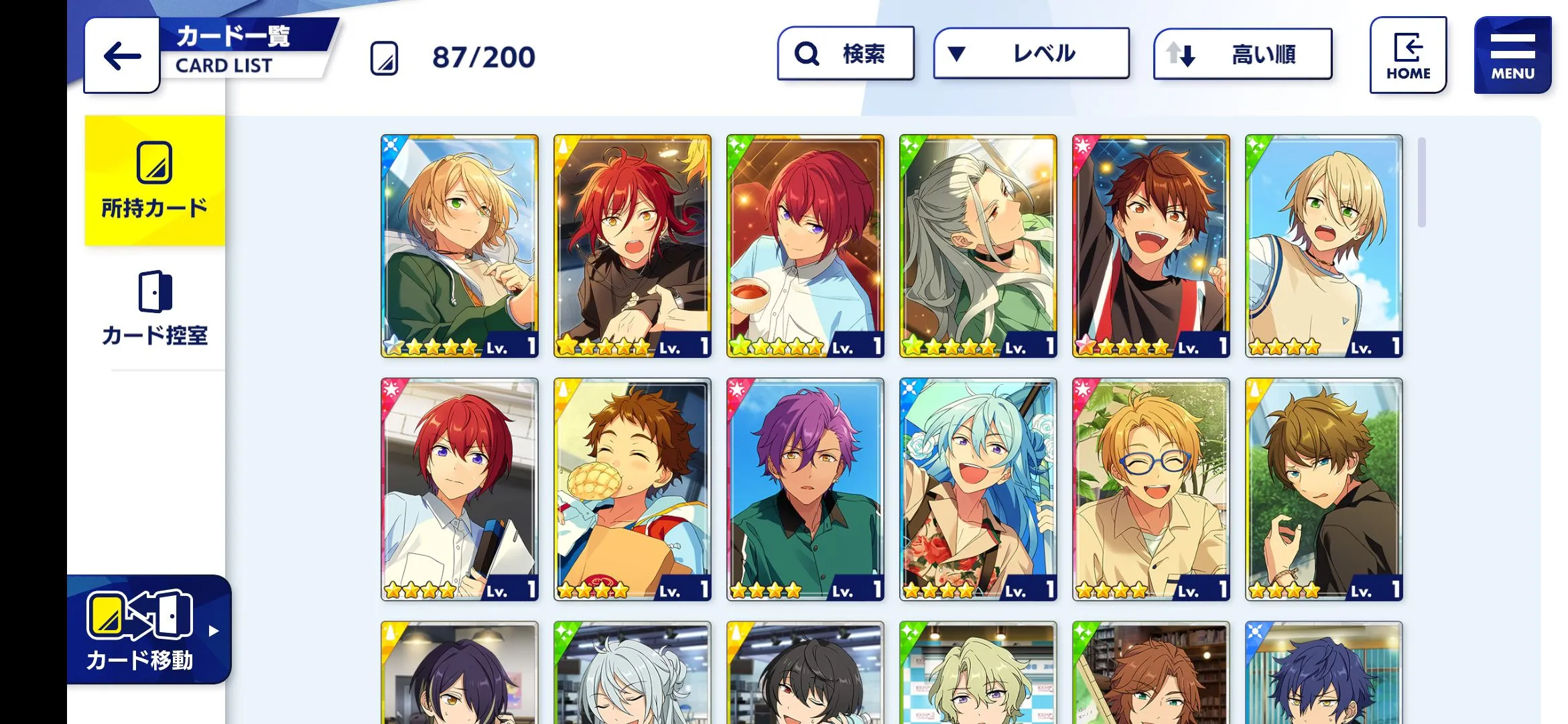Choose the blond boy in sleeveless vest card

(1324, 246)
